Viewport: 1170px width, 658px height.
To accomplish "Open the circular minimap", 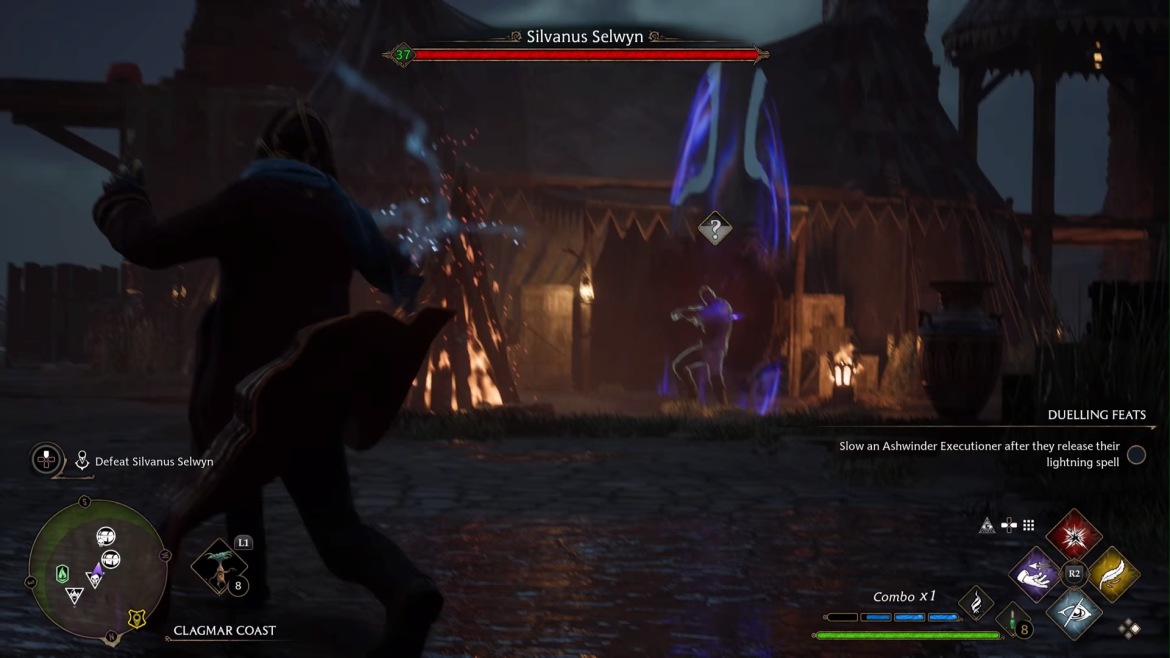I will (97, 569).
